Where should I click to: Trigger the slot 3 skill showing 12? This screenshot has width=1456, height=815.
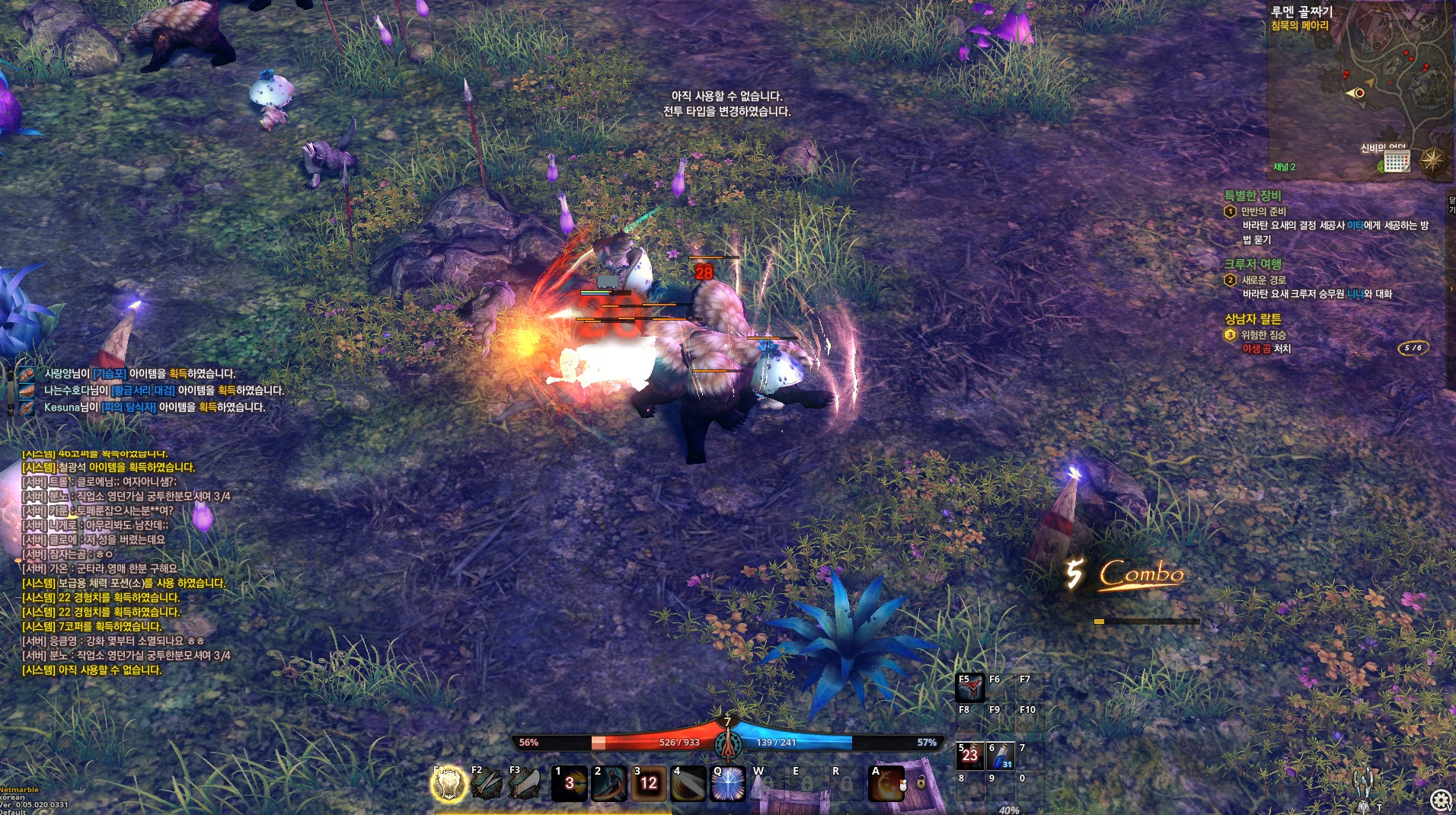coord(649,785)
